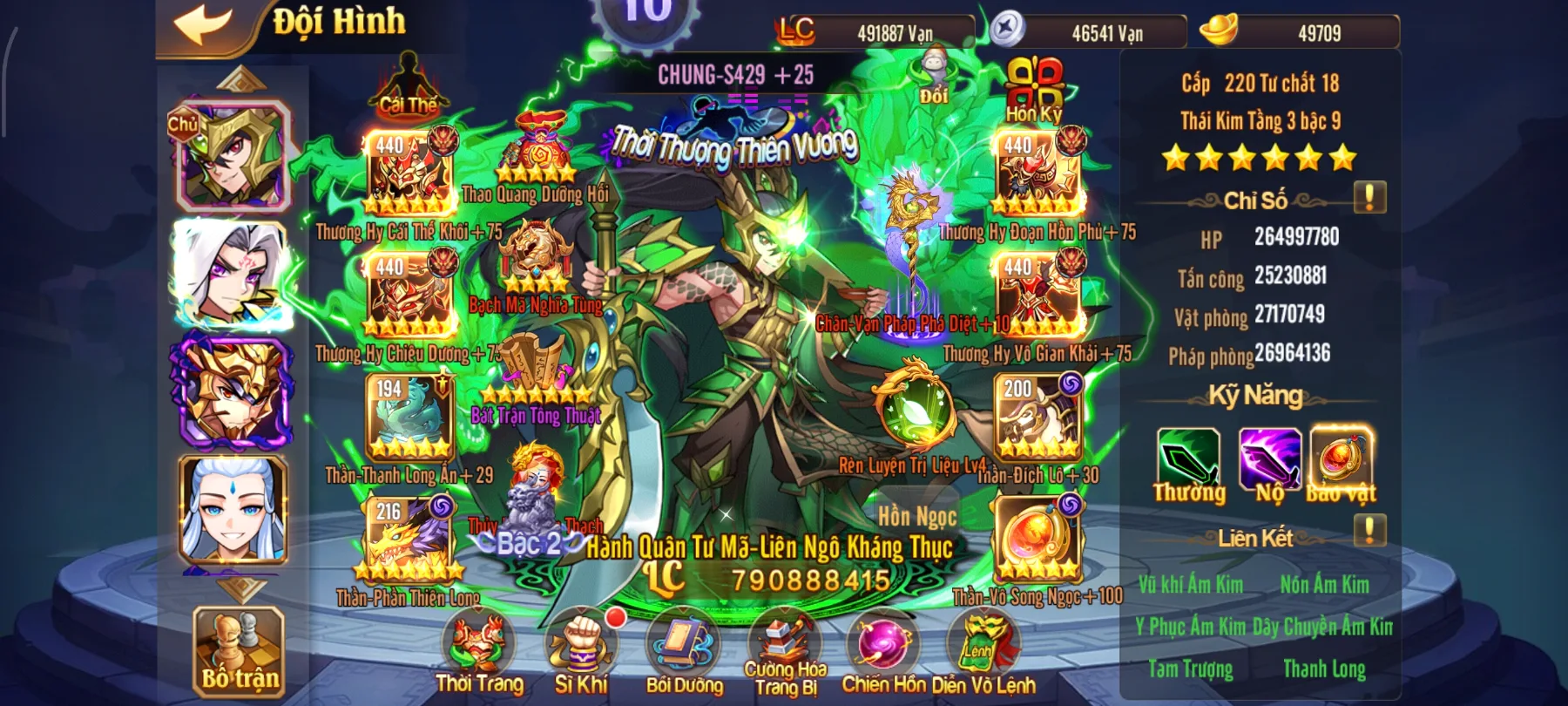Open the Bố trận formation menu

click(x=239, y=649)
